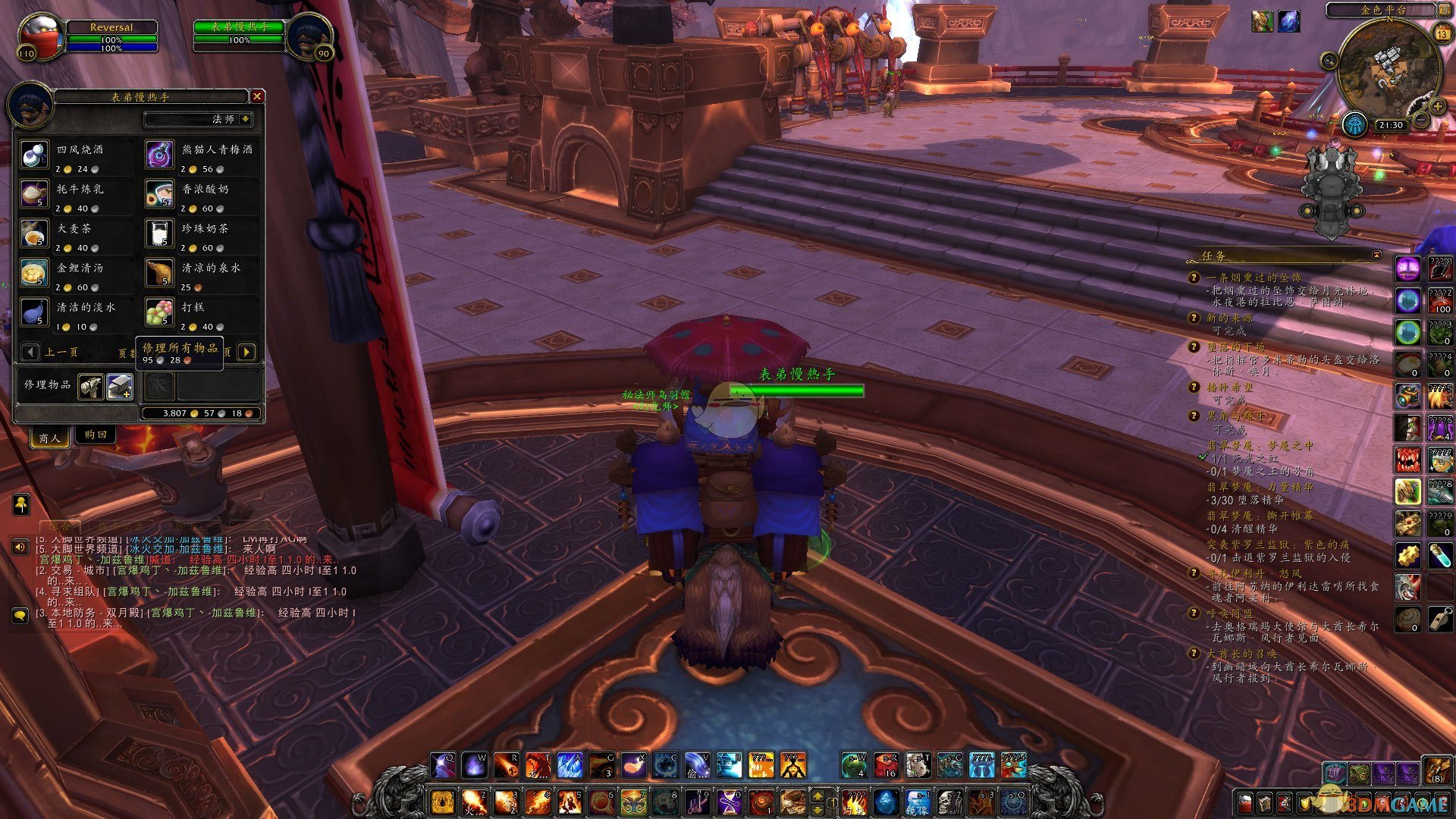Switch to the 购回 buyback tab
This screenshot has width=1456, height=819.
coord(96,435)
